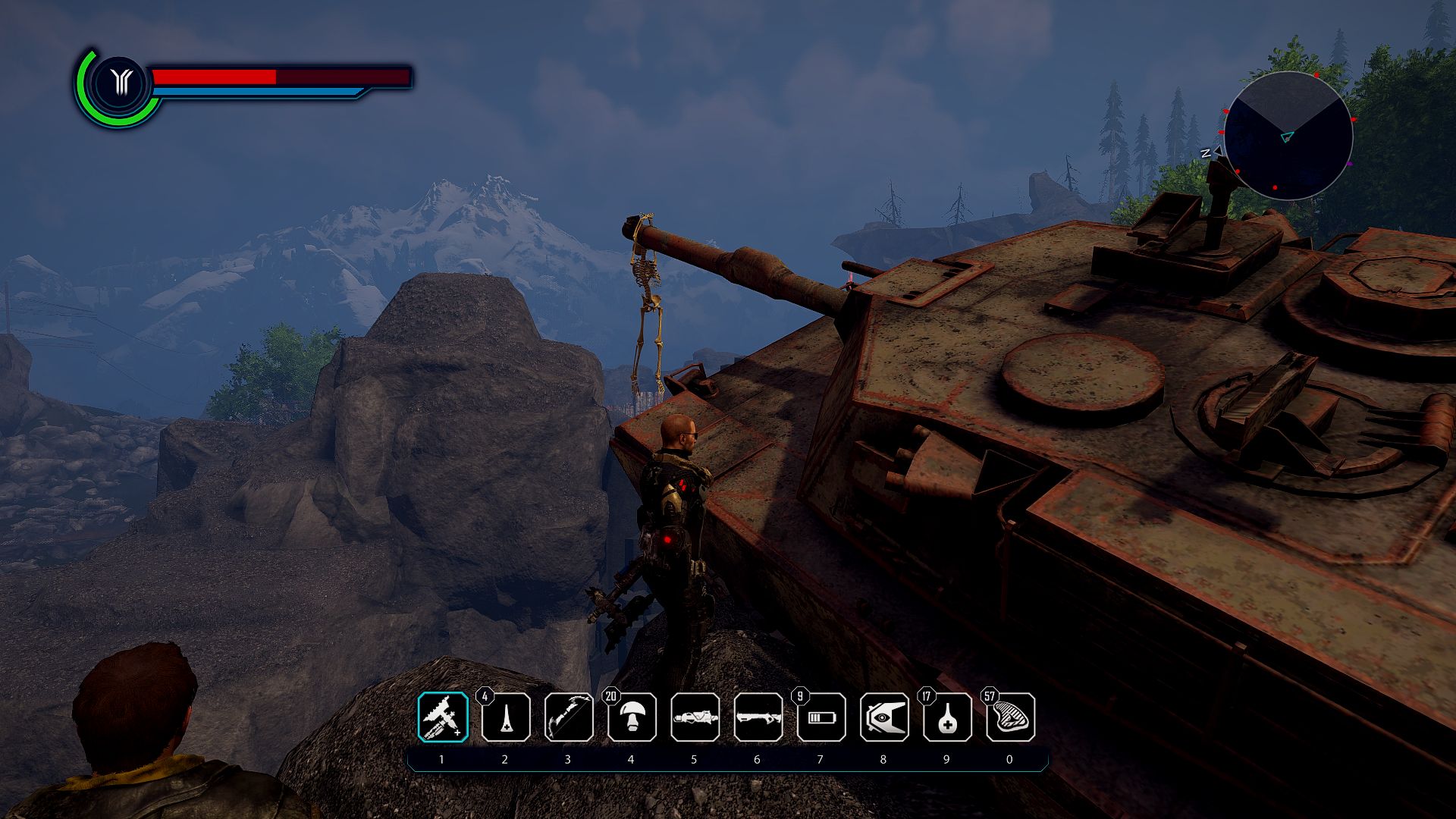Use the energy battery item
This screenshot has width=1456, height=819.
[821, 717]
